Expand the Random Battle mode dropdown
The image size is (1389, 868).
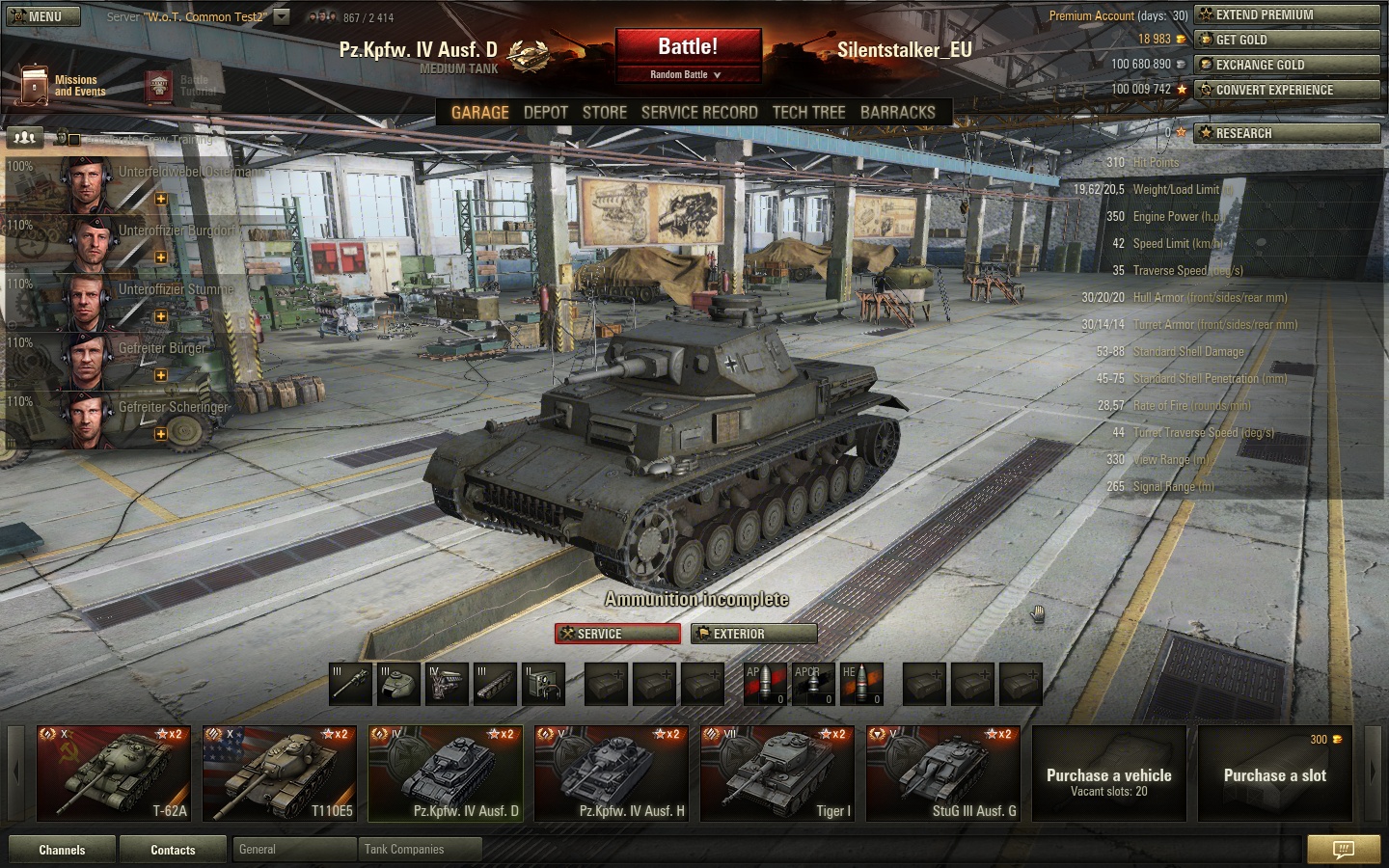point(686,74)
